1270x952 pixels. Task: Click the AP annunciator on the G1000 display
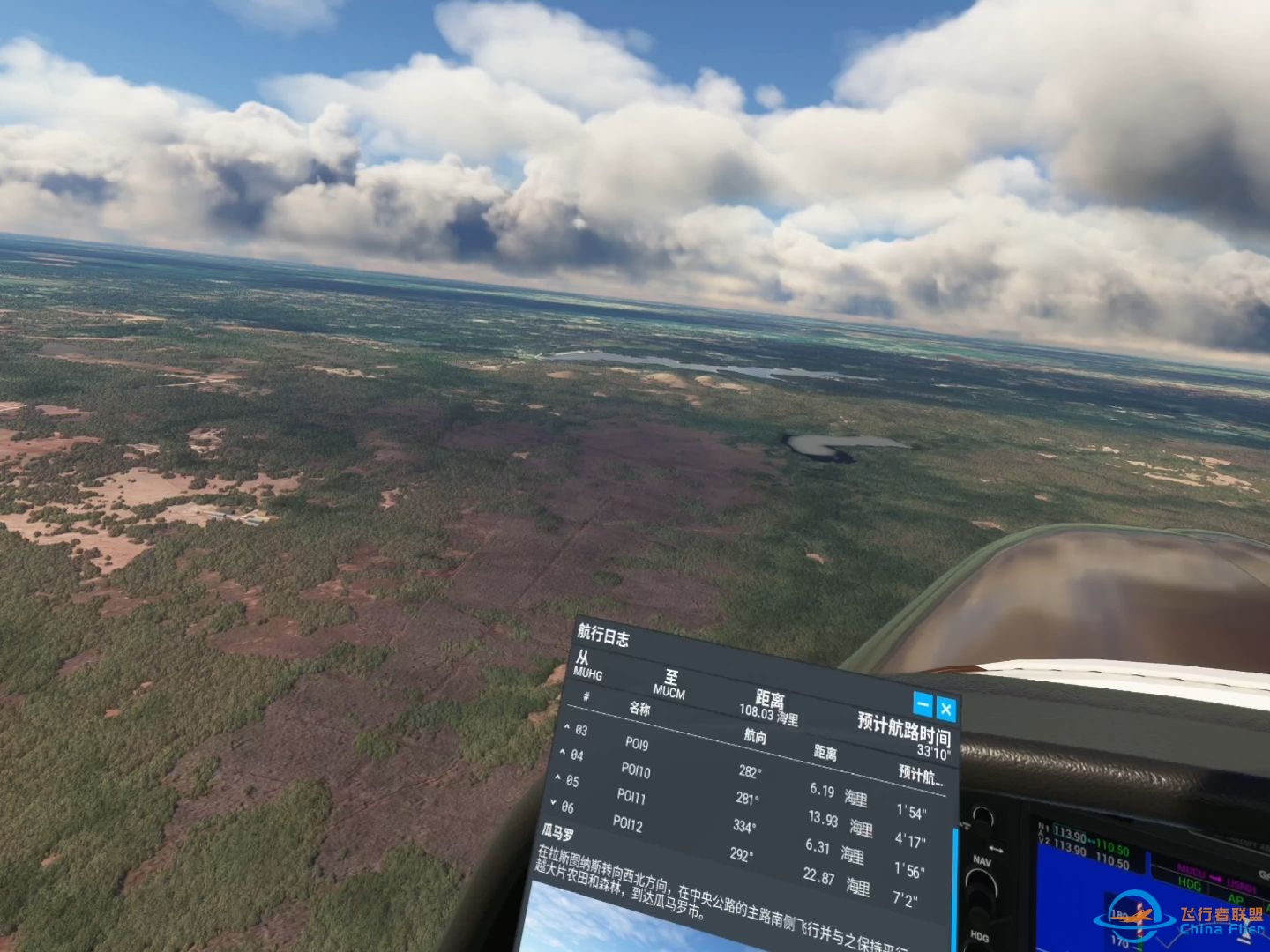(x=1236, y=898)
